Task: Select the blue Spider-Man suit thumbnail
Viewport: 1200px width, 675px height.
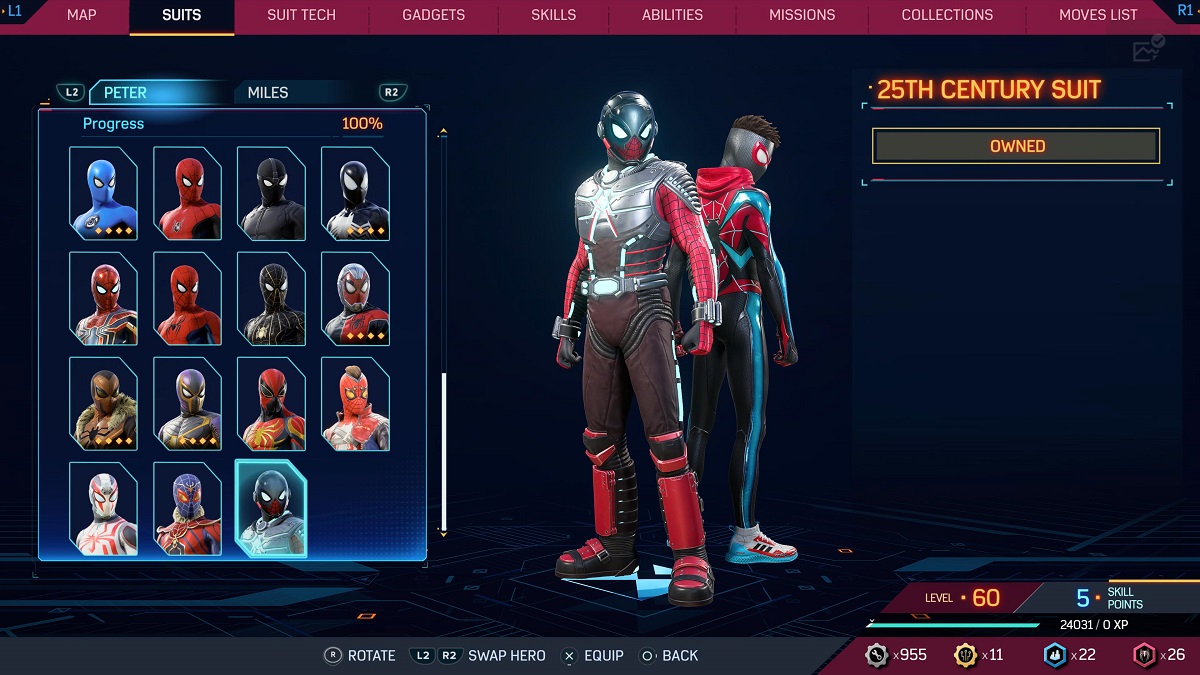Action: pos(104,193)
